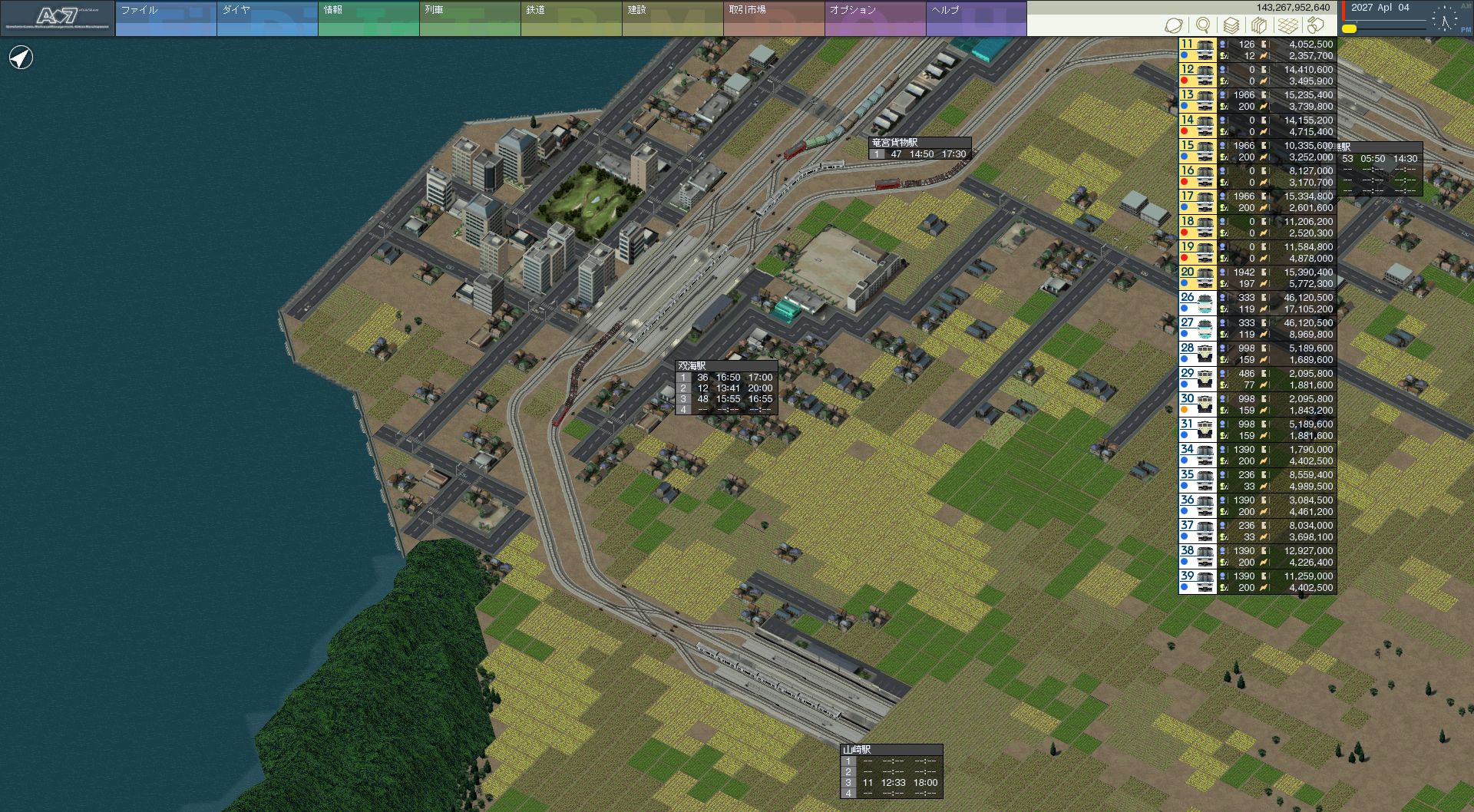The height and width of the screenshot is (812, 1474).
Task: Activate the magnifying glass zoom tool
Action: pyautogui.click(x=1203, y=25)
